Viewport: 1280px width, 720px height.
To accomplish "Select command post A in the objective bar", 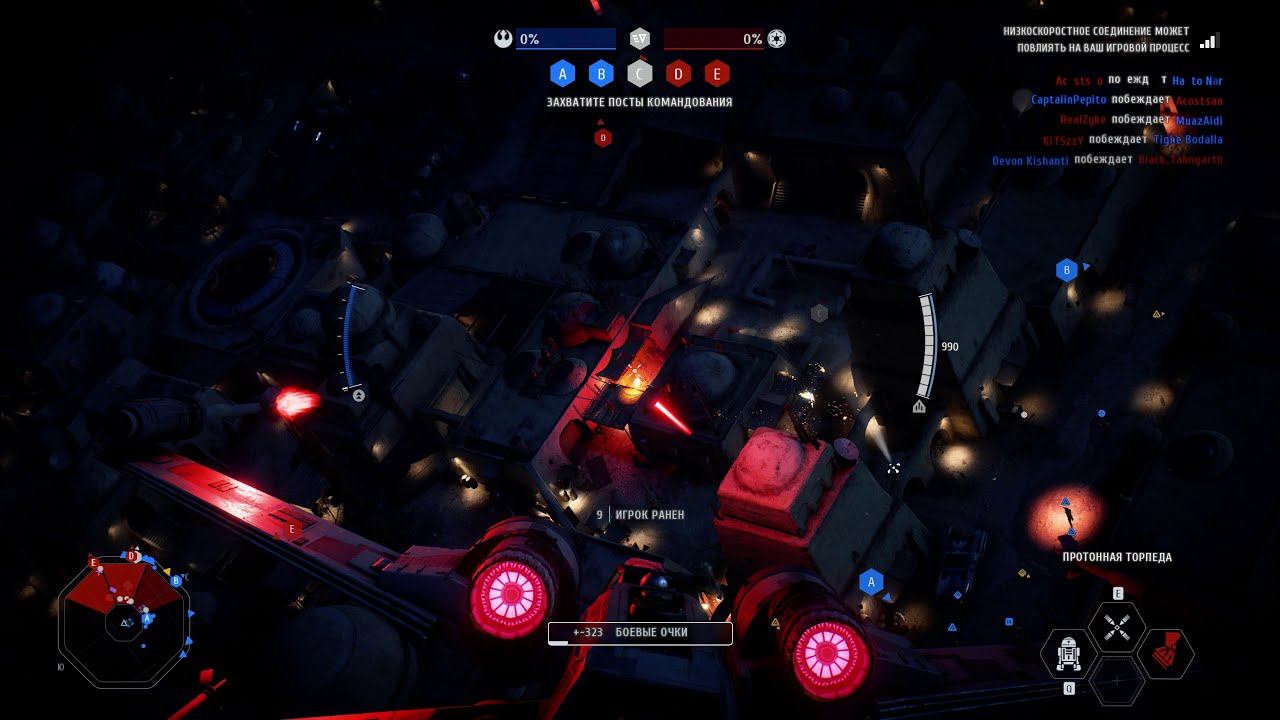I will [563, 73].
